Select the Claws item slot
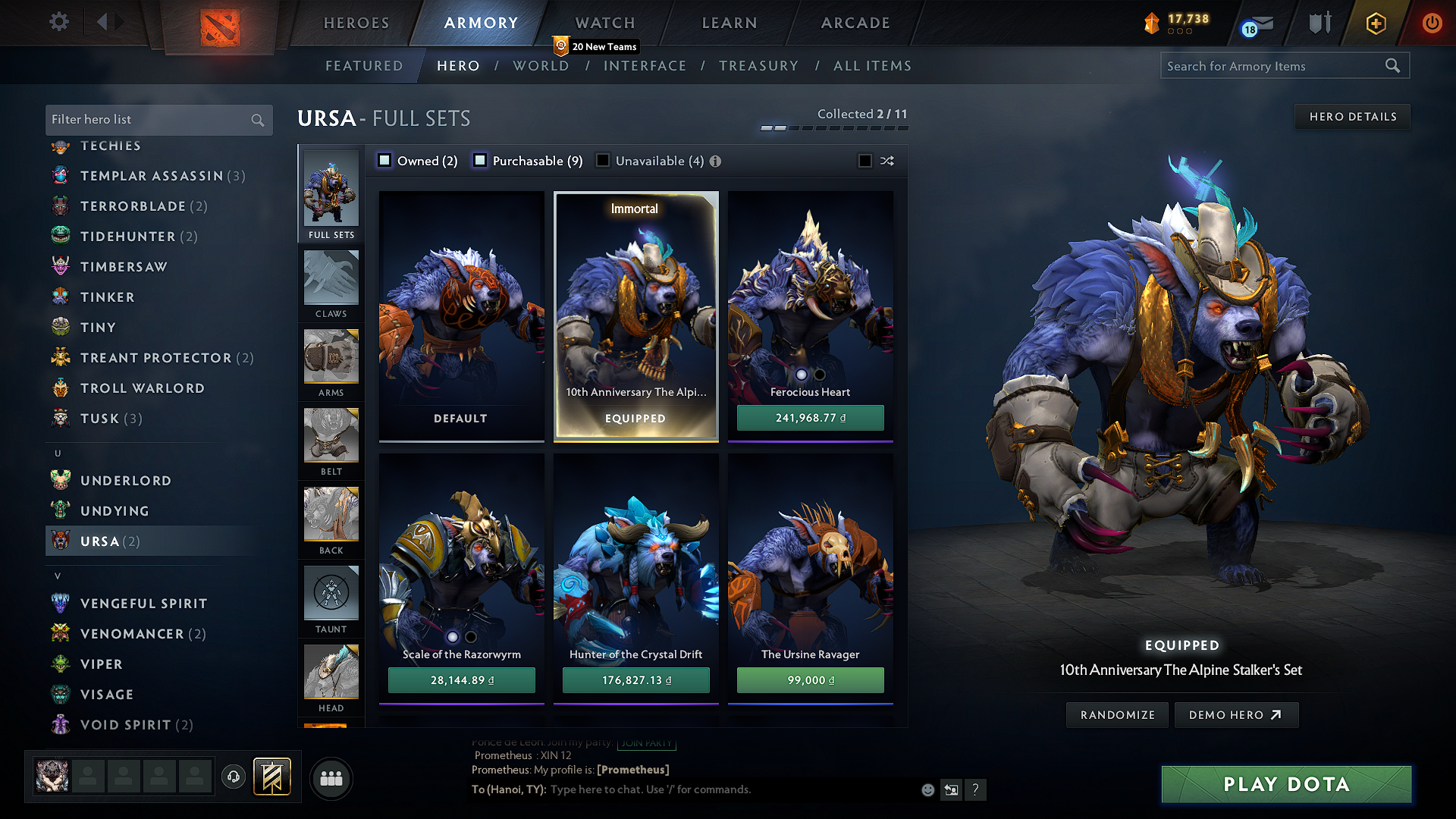 point(331,282)
